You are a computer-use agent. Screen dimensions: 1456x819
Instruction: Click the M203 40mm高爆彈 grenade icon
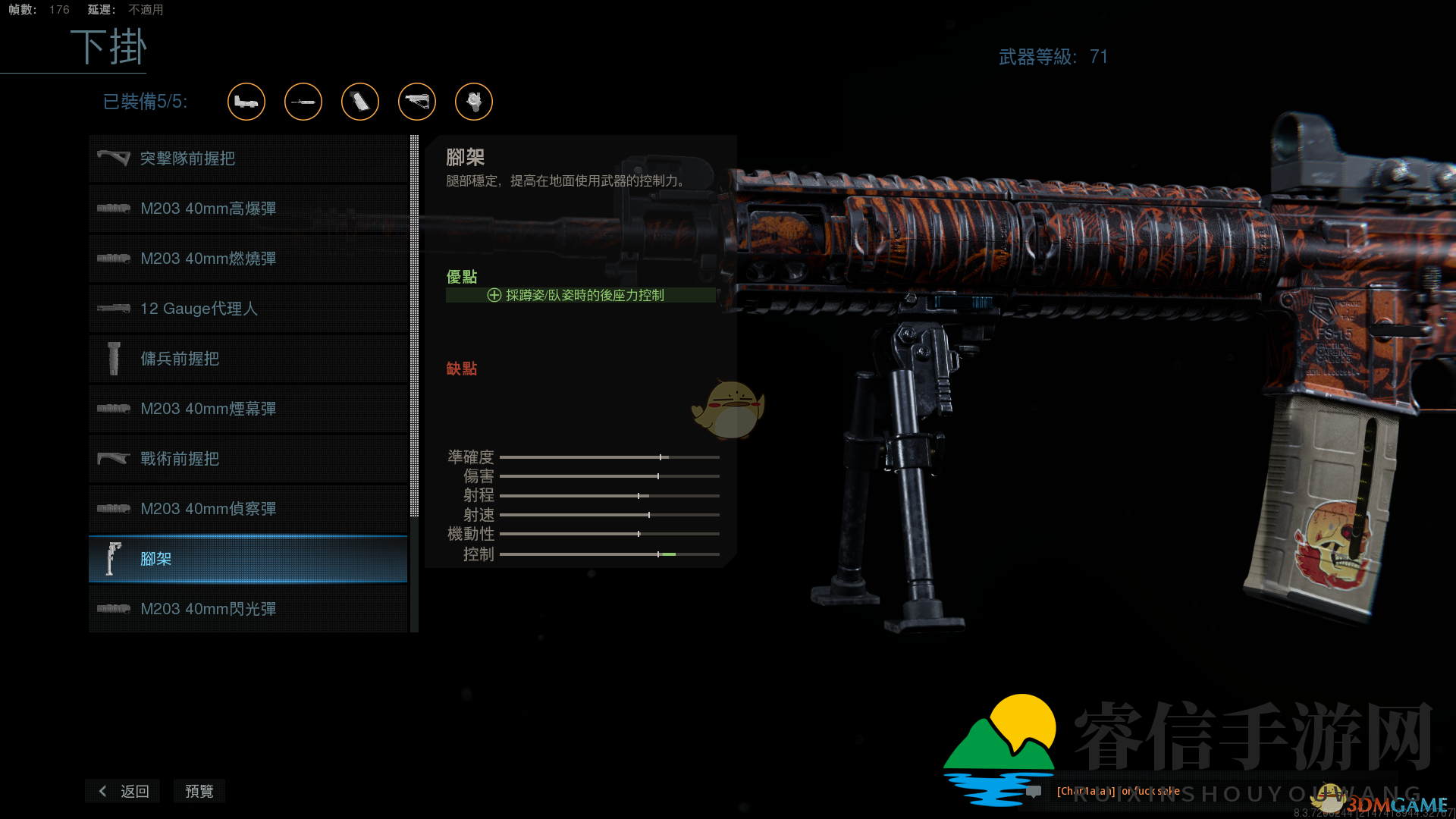pos(114,208)
